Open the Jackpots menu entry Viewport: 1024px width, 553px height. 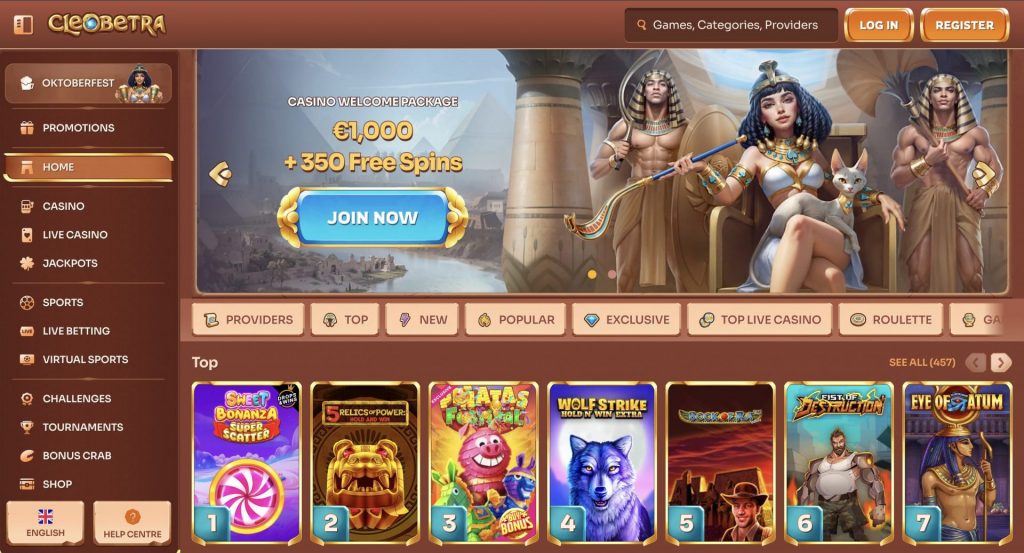70,264
